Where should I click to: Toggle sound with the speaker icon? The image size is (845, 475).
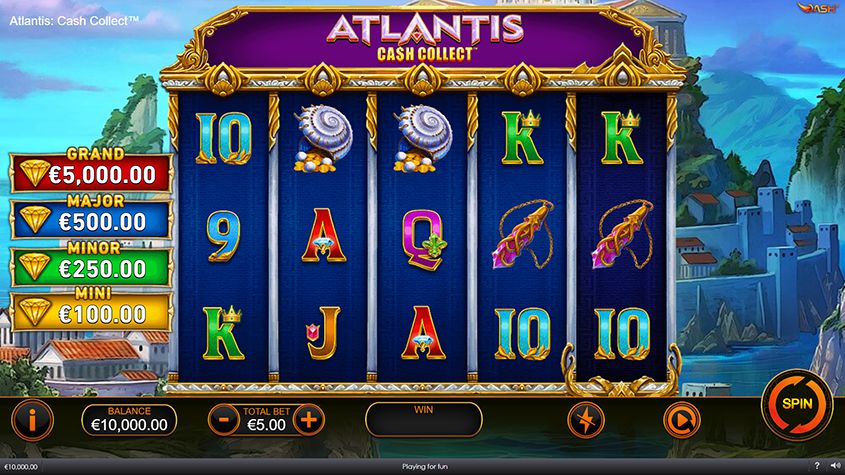coord(834,466)
